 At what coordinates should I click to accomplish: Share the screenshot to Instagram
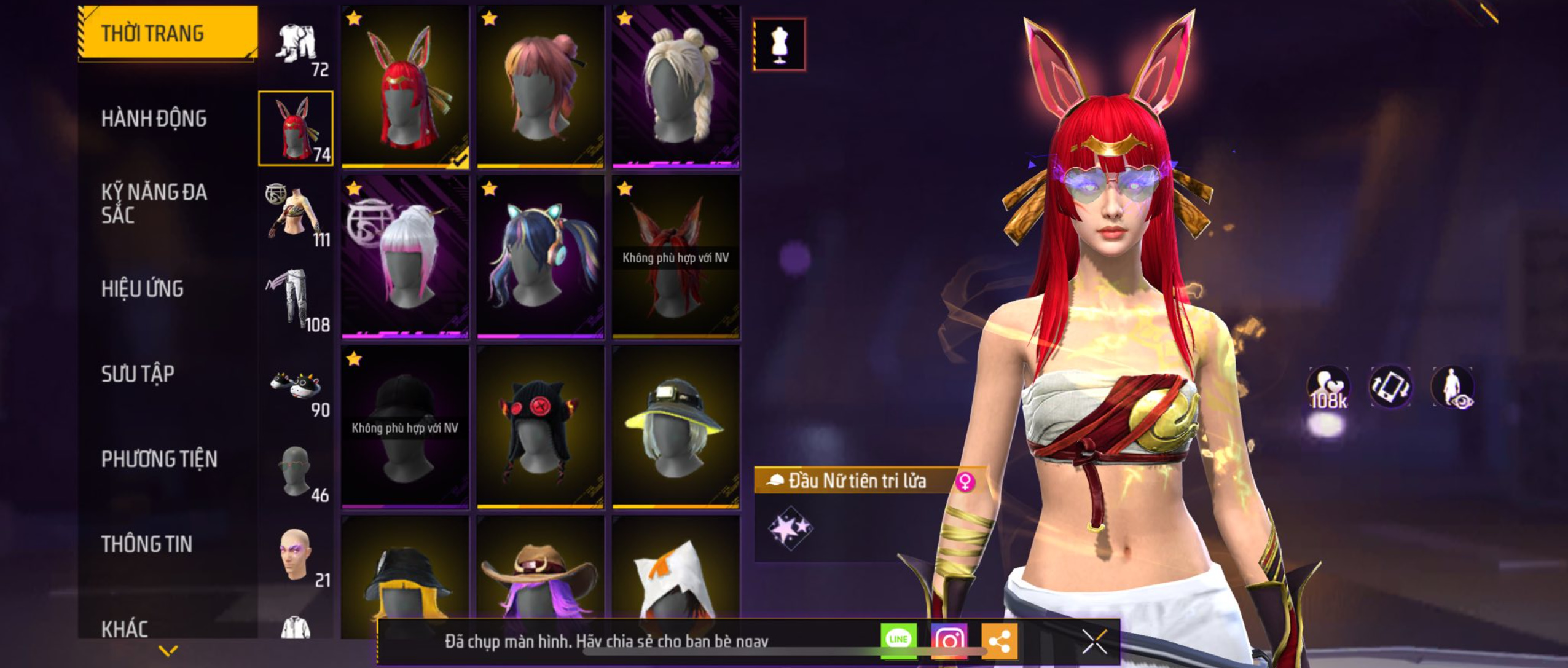pos(949,641)
